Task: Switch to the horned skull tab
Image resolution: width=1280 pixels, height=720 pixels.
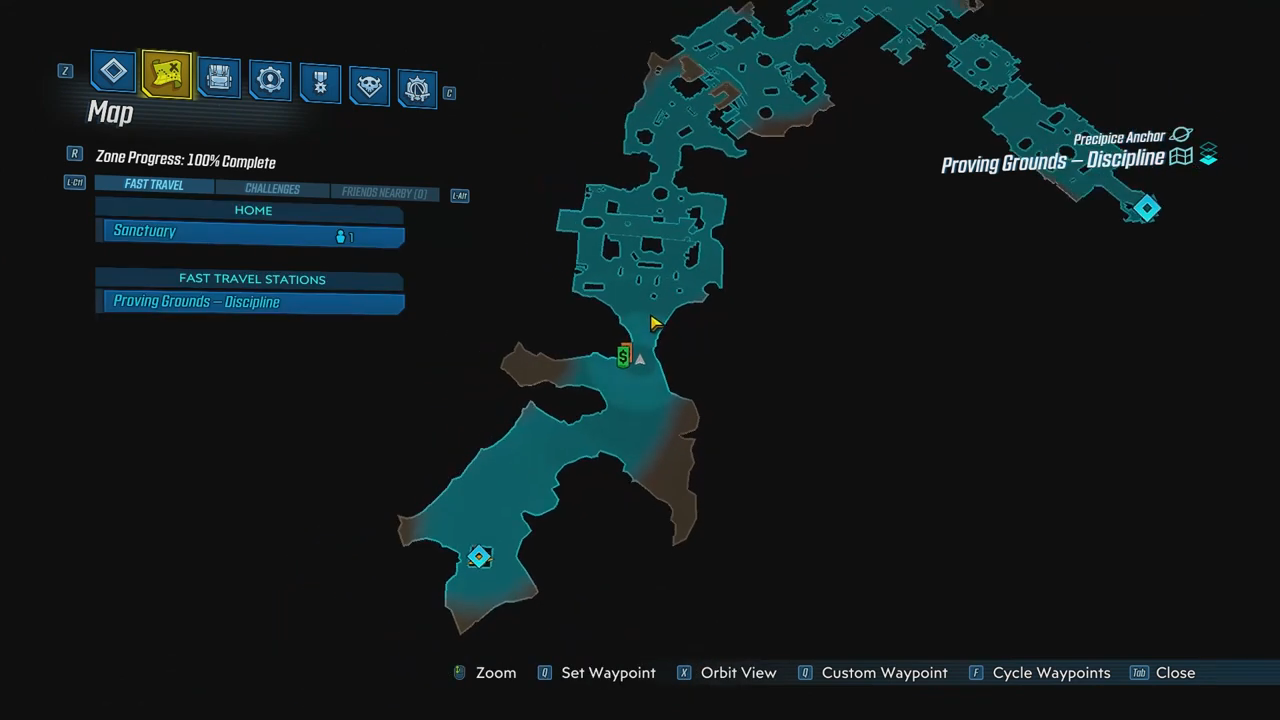Action: click(x=369, y=86)
